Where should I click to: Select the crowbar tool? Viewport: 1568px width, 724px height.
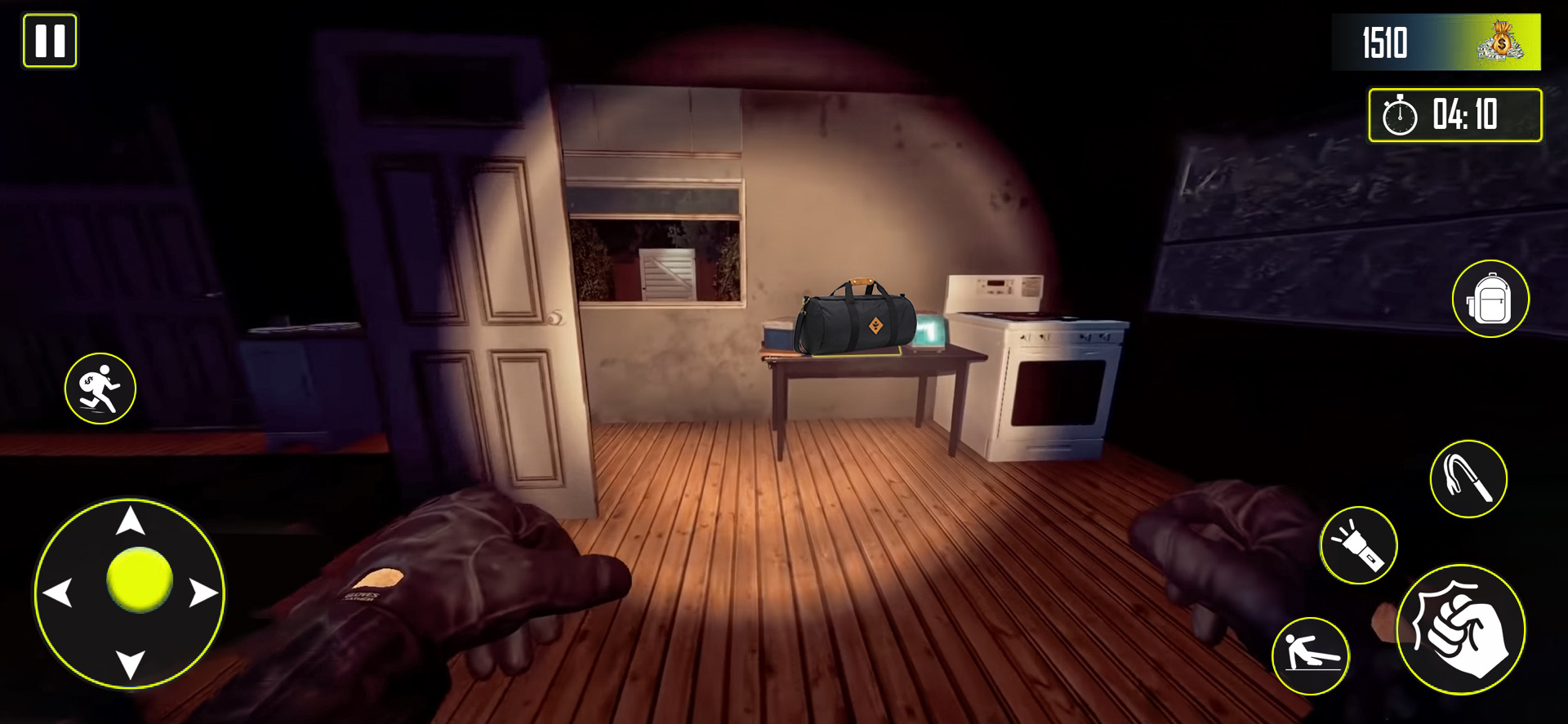point(1470,480)
